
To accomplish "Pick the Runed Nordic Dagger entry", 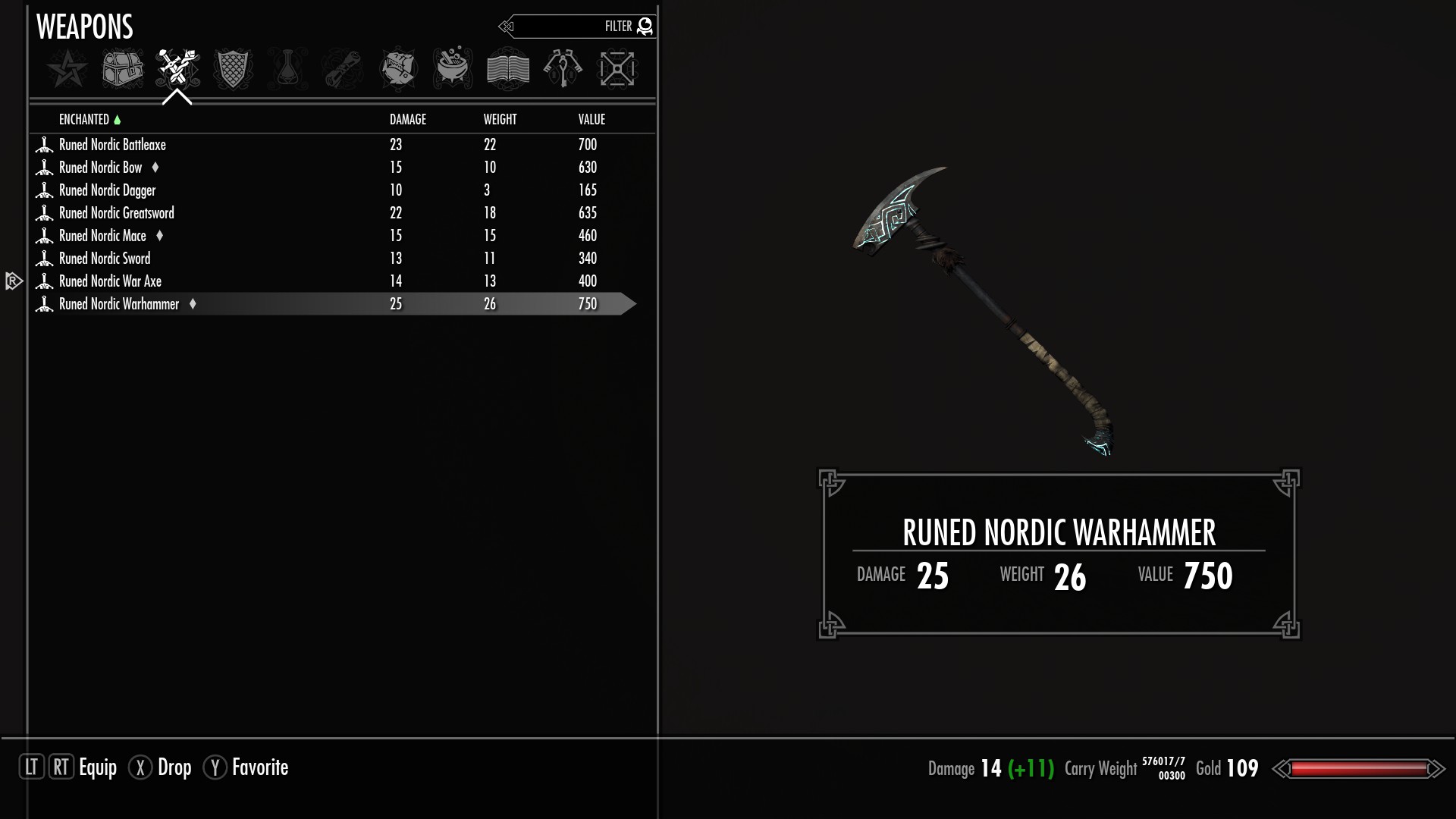I will [107, 190].
